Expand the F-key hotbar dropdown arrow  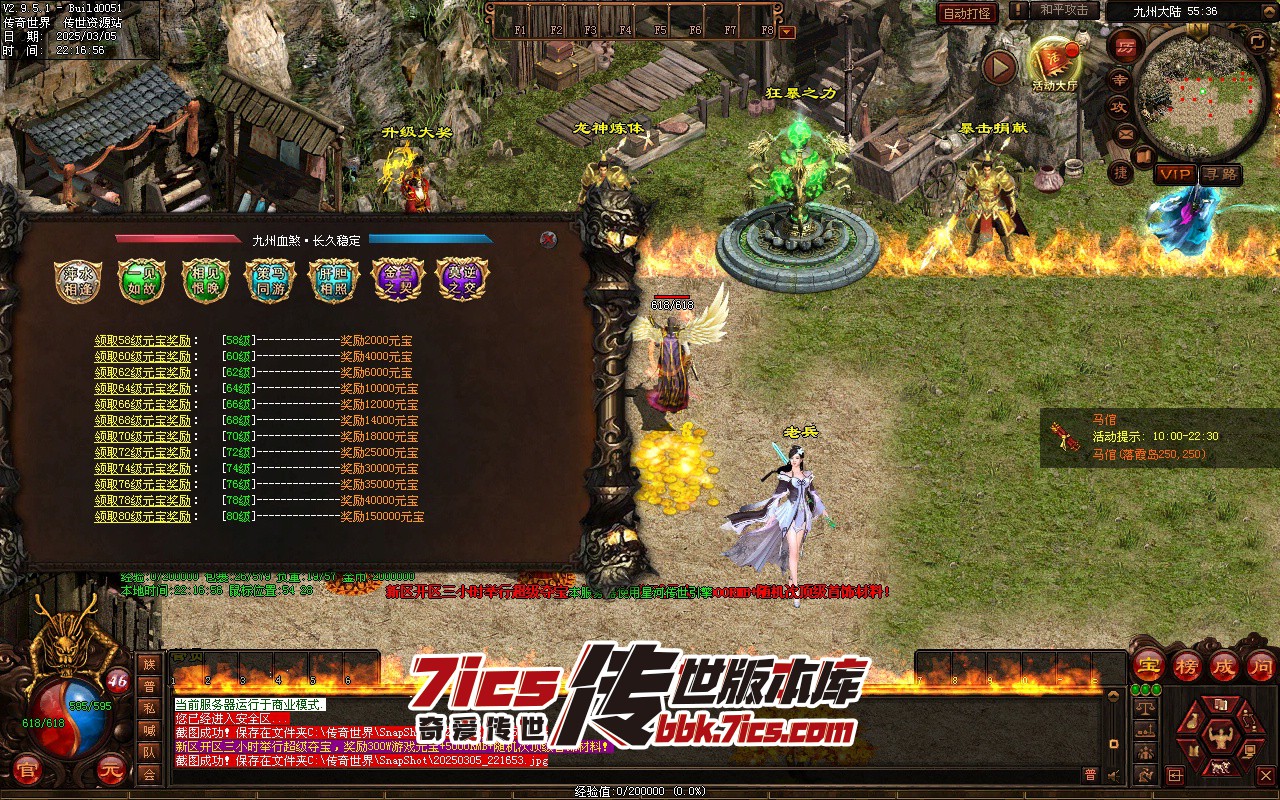pyautogui.click(x=787, y=31)
